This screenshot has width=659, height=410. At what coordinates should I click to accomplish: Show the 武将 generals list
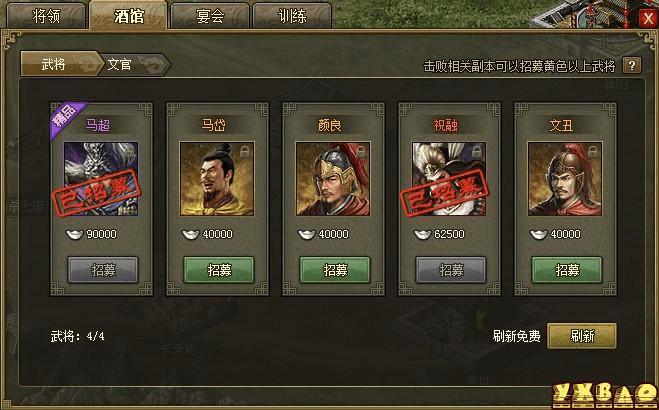tap(56, 63)
